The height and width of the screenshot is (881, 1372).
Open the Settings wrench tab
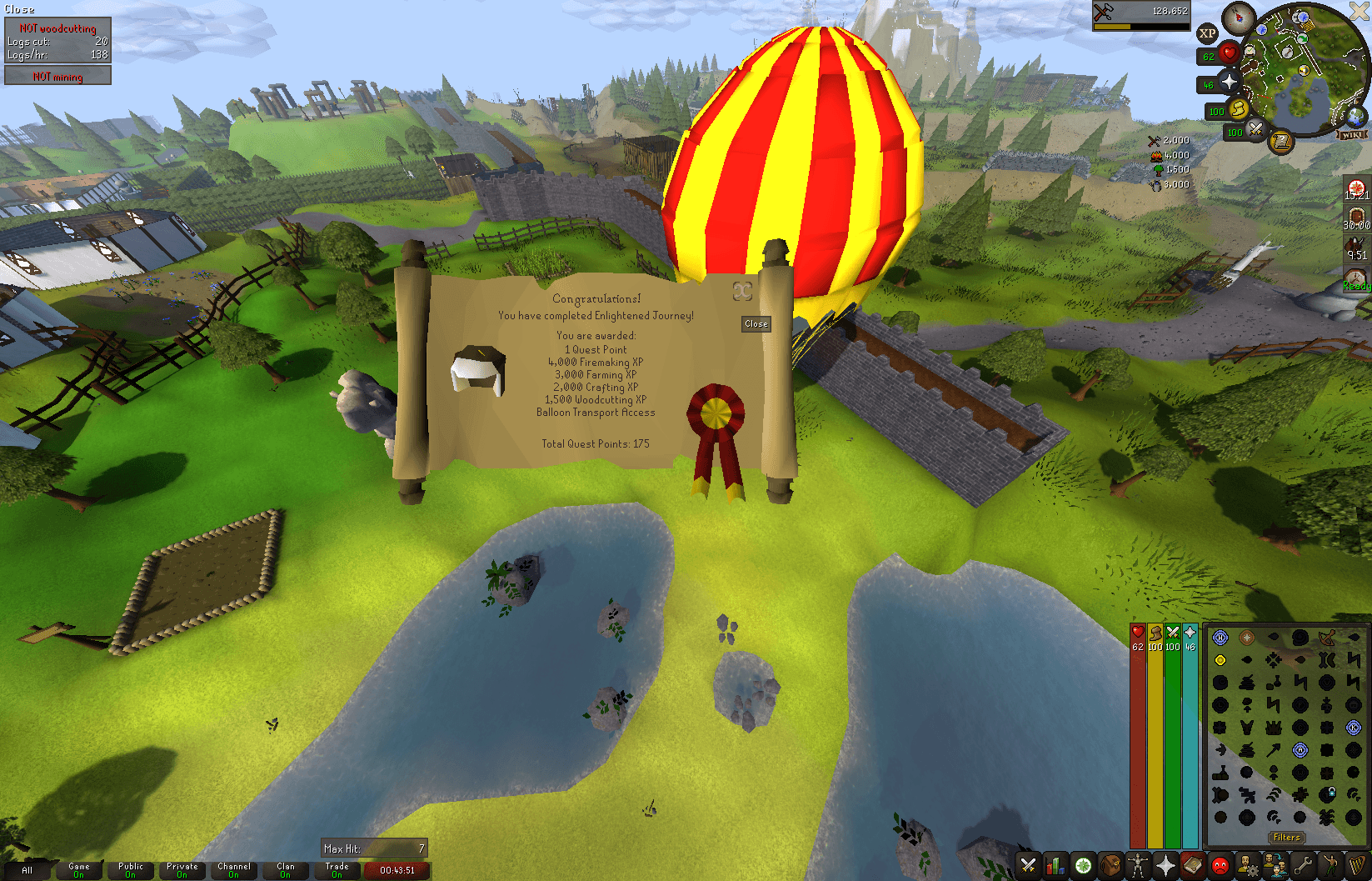pyautogui.click(x=1304, y=865)
